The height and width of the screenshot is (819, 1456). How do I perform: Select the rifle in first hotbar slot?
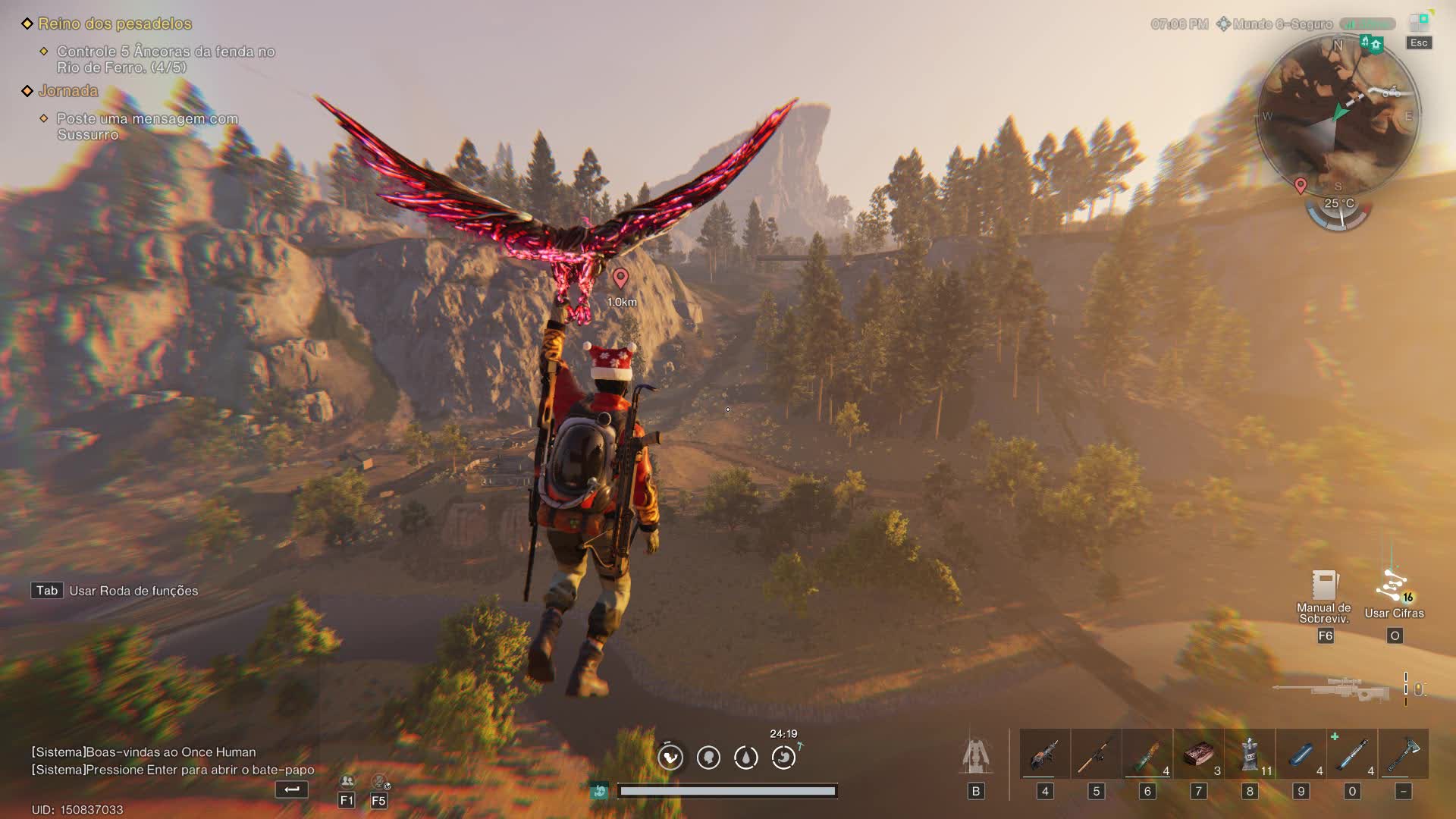[1044, 755]
